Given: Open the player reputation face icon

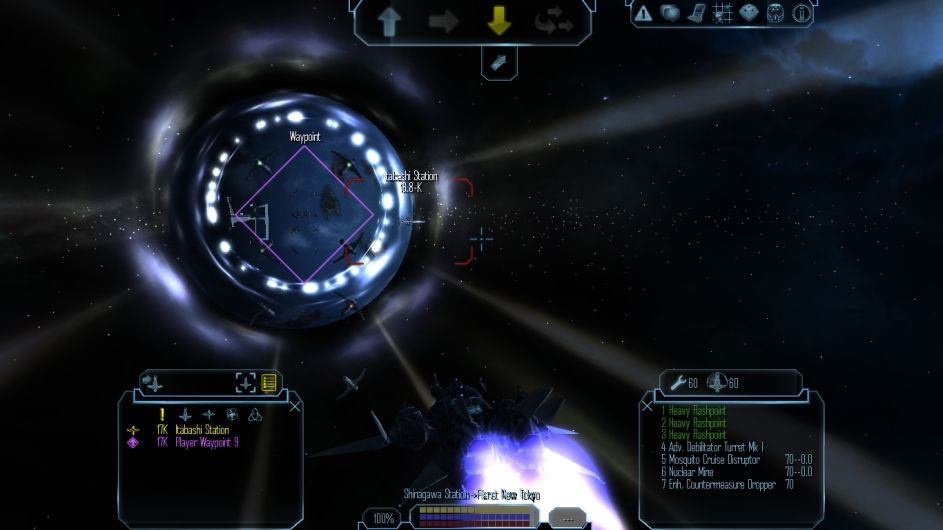Looking at the screenshot, I should tap(775, 13).
